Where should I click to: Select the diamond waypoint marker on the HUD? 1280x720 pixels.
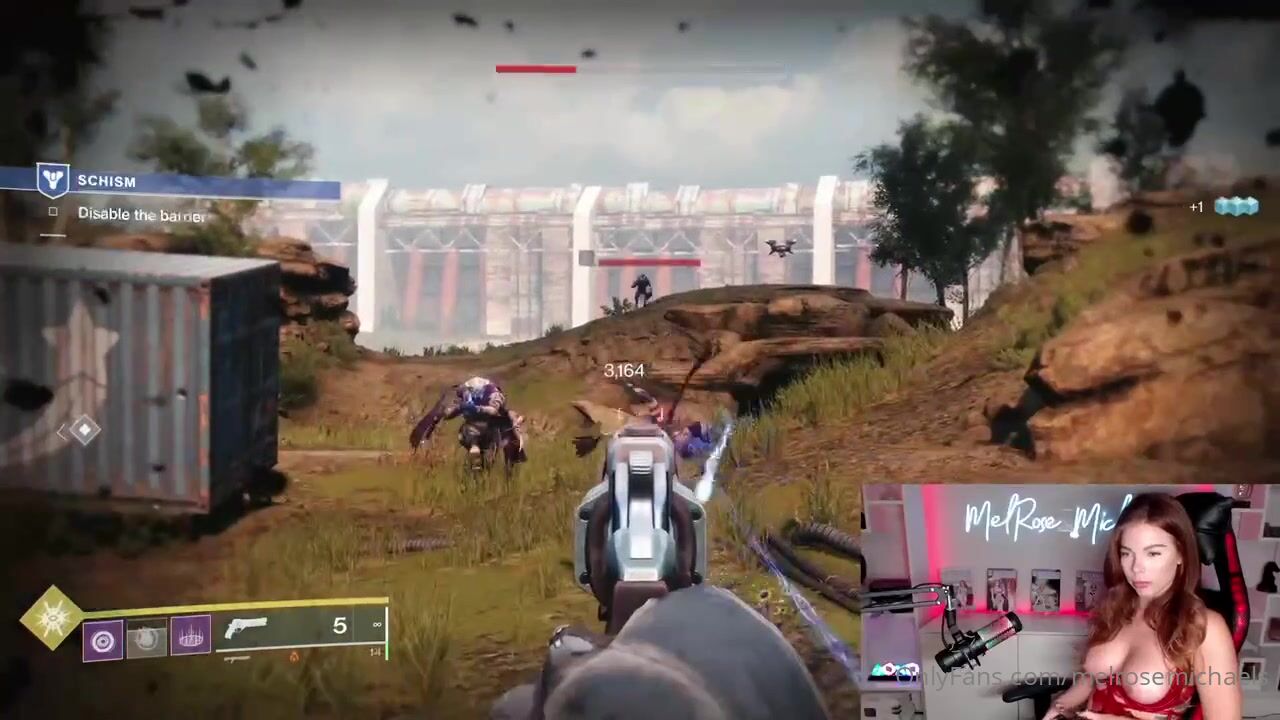click(x=84, y=430)
